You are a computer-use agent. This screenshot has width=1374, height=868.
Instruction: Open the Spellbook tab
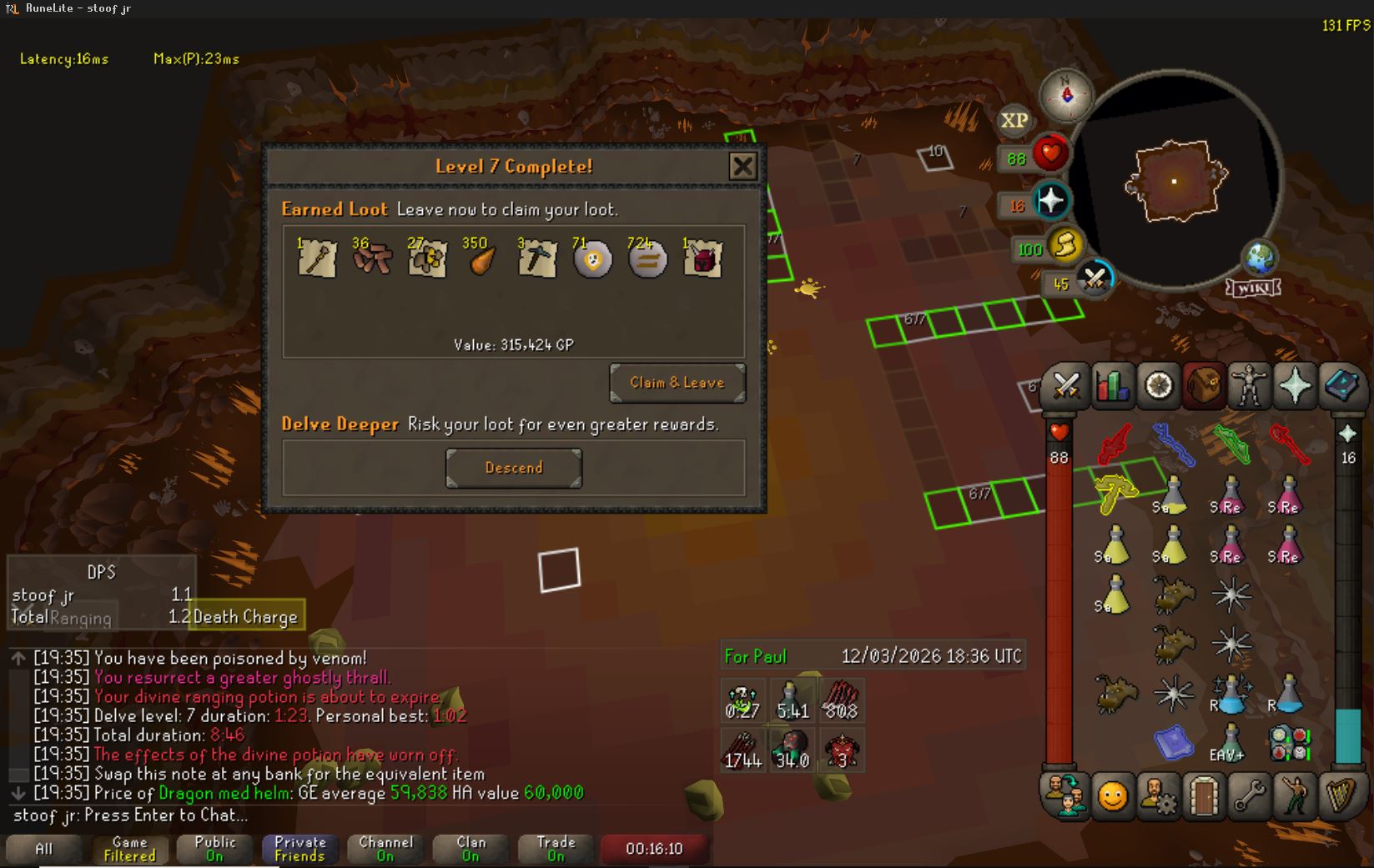1341,385
